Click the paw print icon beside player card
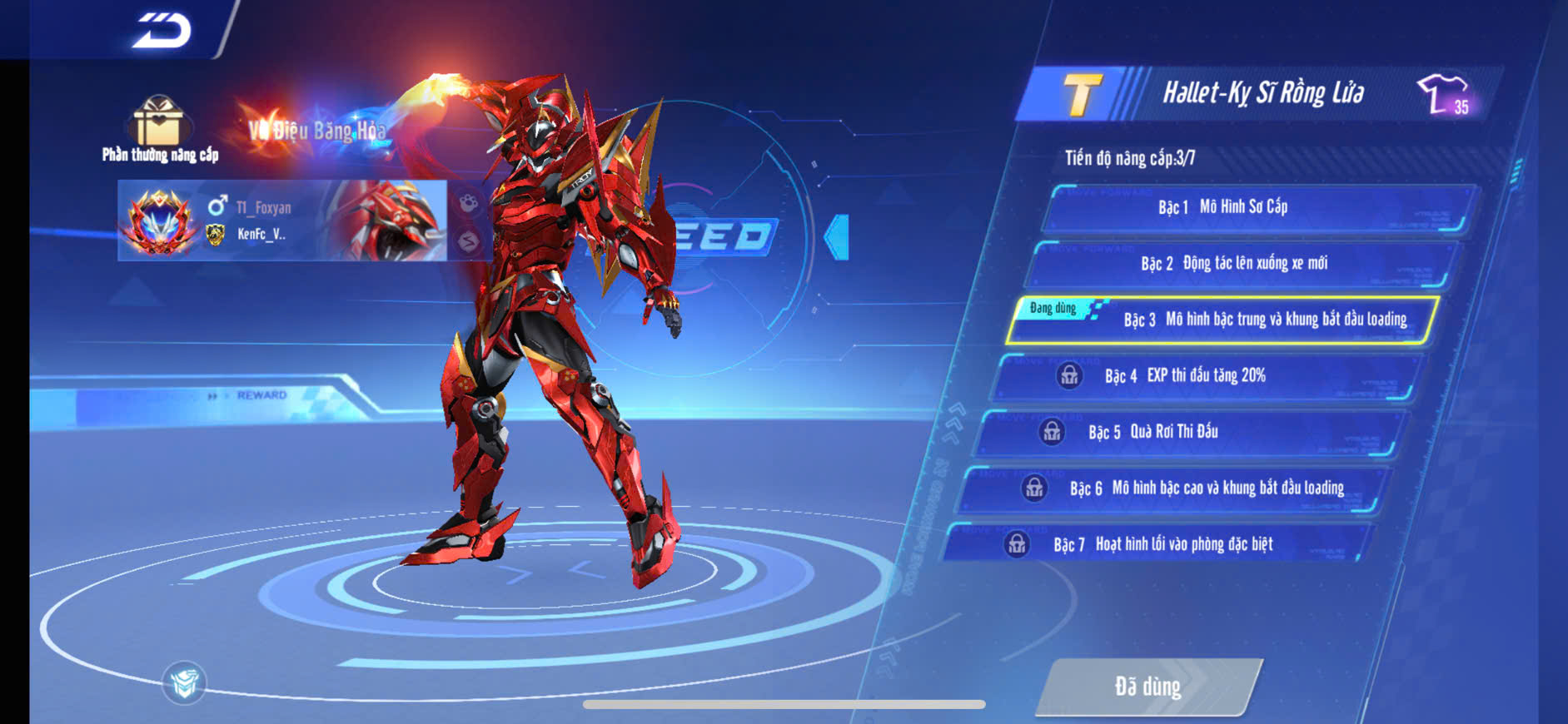 [x=468, y=202]
